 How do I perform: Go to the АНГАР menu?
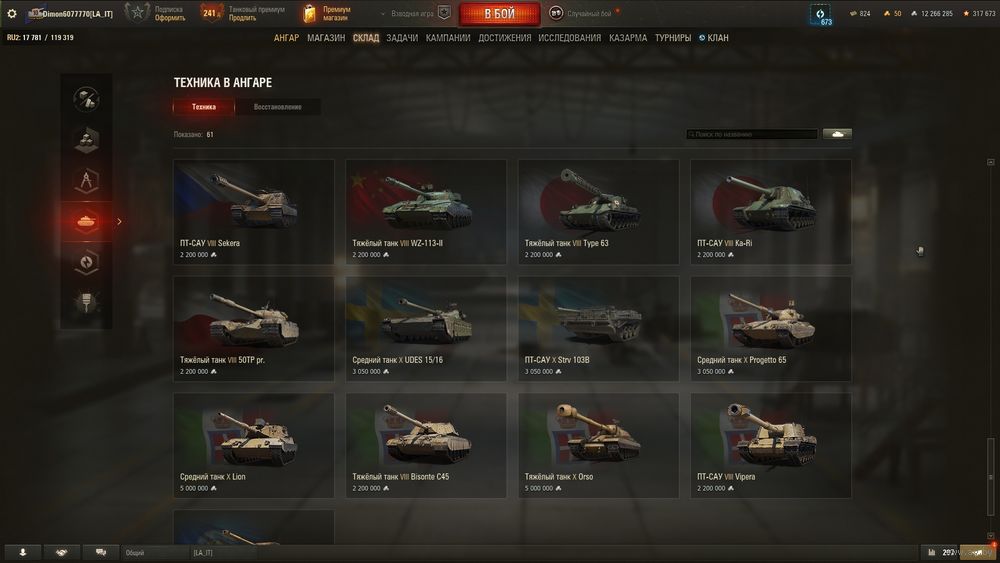point(286,38)
